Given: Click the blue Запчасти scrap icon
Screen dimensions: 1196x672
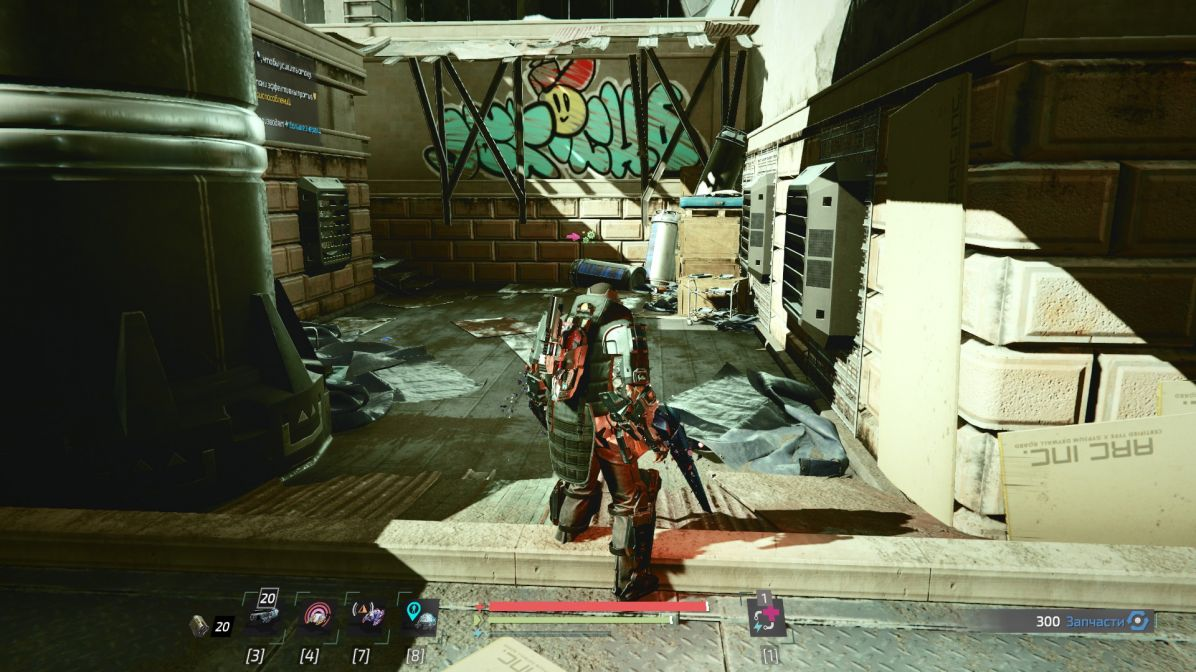Looking at the screenshot, I should 1137,621.
